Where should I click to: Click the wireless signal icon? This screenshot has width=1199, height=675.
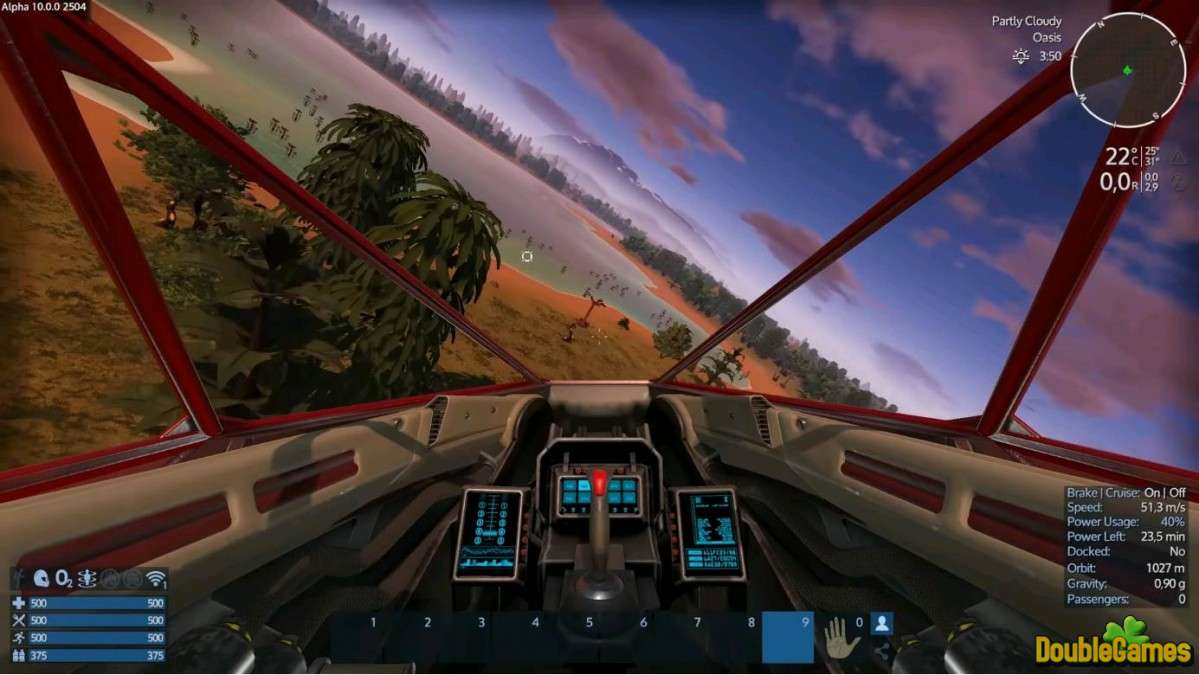point(155,579)
